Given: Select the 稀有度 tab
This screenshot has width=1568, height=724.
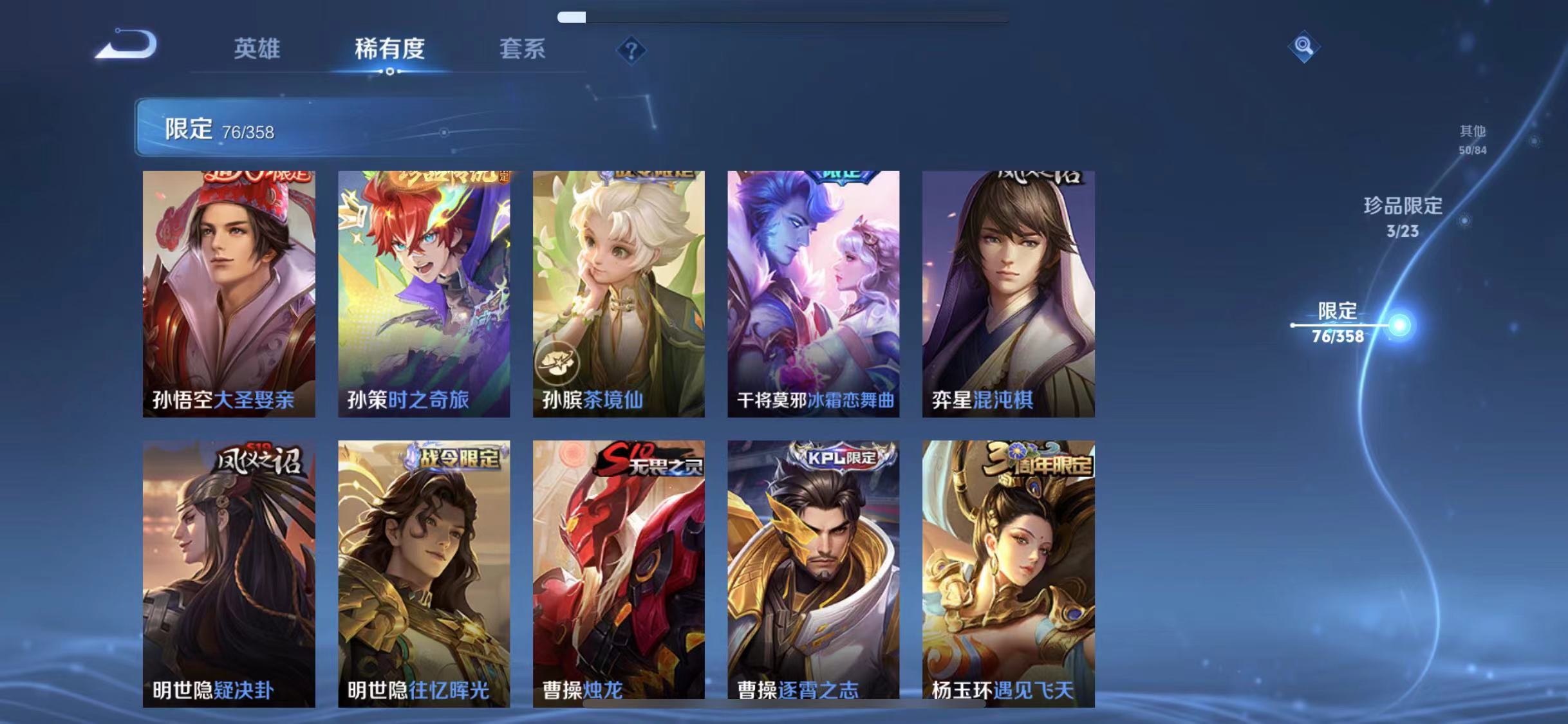Looking at the screenshot, I should pos(388,50).
